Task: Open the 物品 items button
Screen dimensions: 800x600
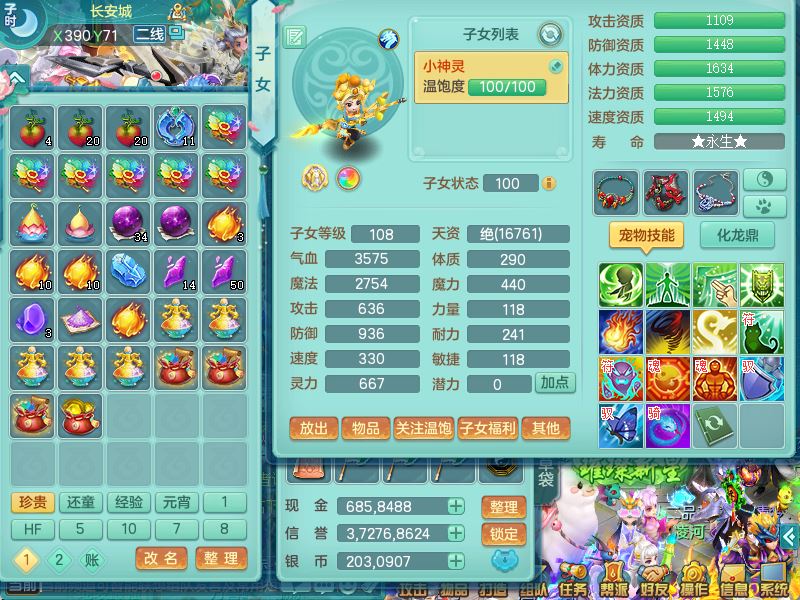Action: coord(366,428)
